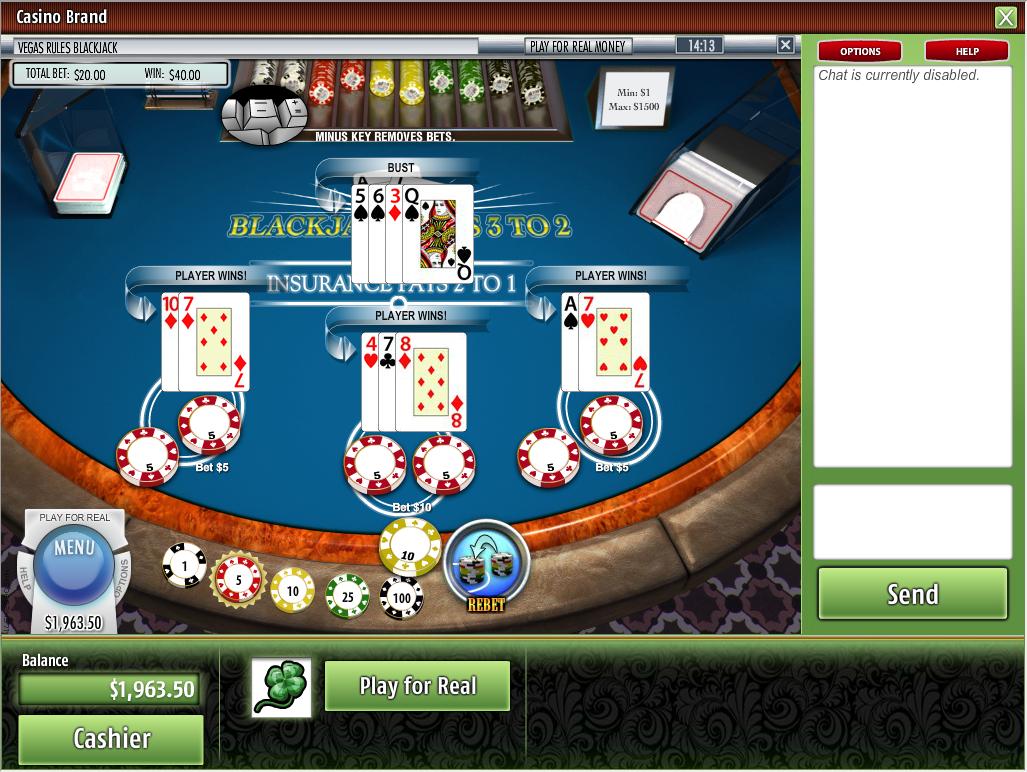Close the Casino Brand window
Image resolution: width=1027 pixels, height=772 pixels.
coord(1005,17)
